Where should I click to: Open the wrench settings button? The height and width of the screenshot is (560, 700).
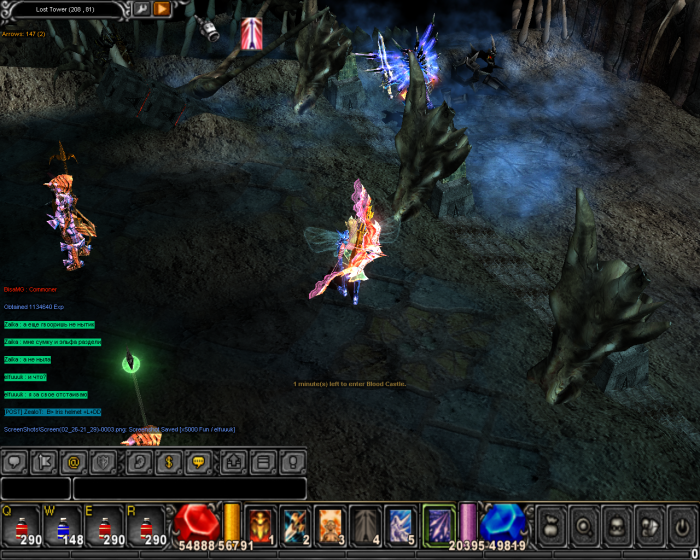point(141,9)
